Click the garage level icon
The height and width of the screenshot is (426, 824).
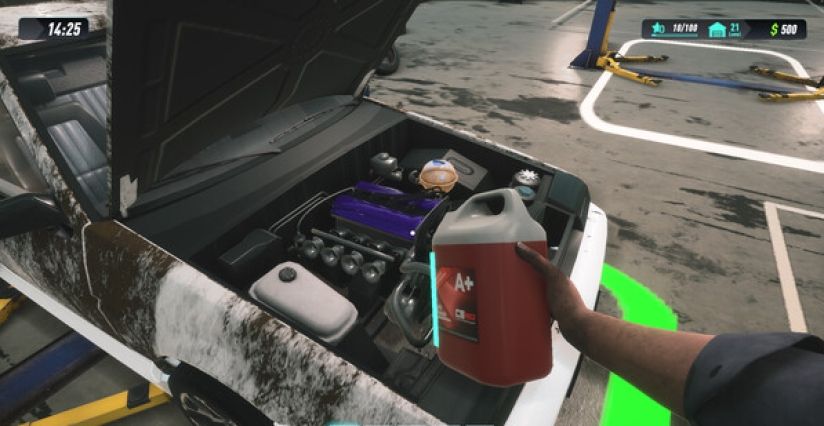click(717, 29)
